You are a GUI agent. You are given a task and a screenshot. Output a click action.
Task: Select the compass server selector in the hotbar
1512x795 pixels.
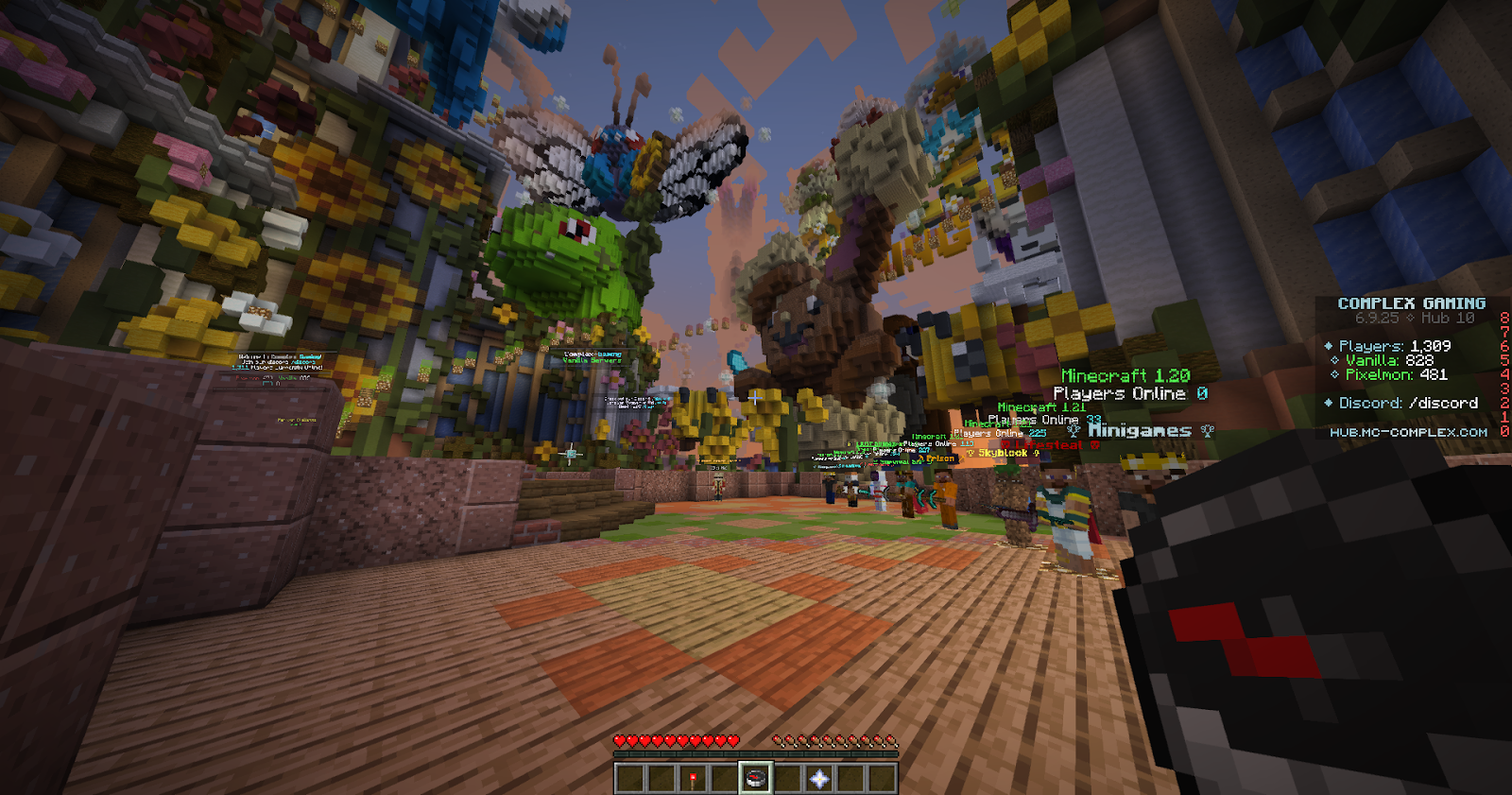point(755,777)
